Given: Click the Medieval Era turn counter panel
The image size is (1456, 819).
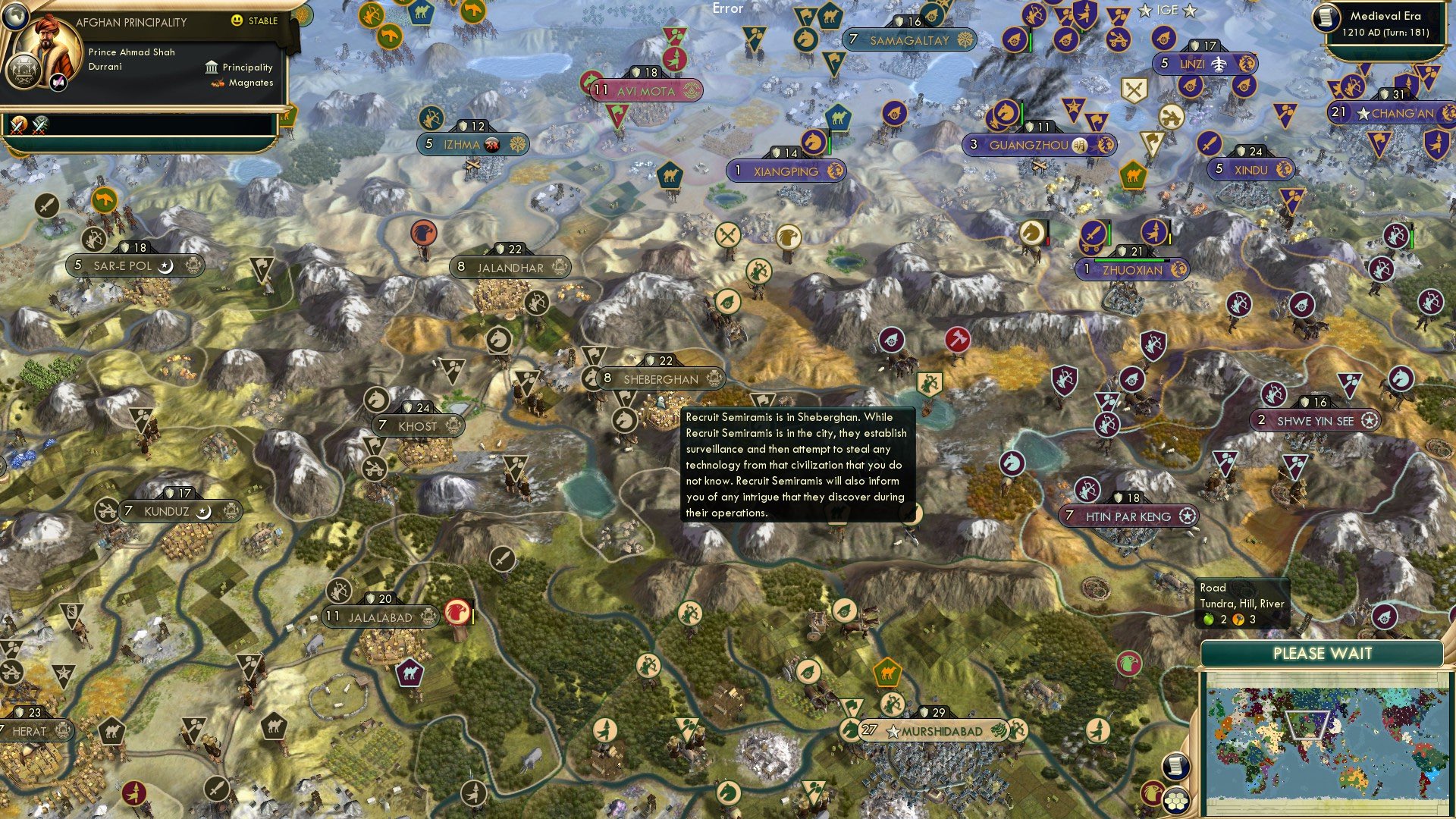Looking at the screenshot, I should click(x=1382, y=24).
